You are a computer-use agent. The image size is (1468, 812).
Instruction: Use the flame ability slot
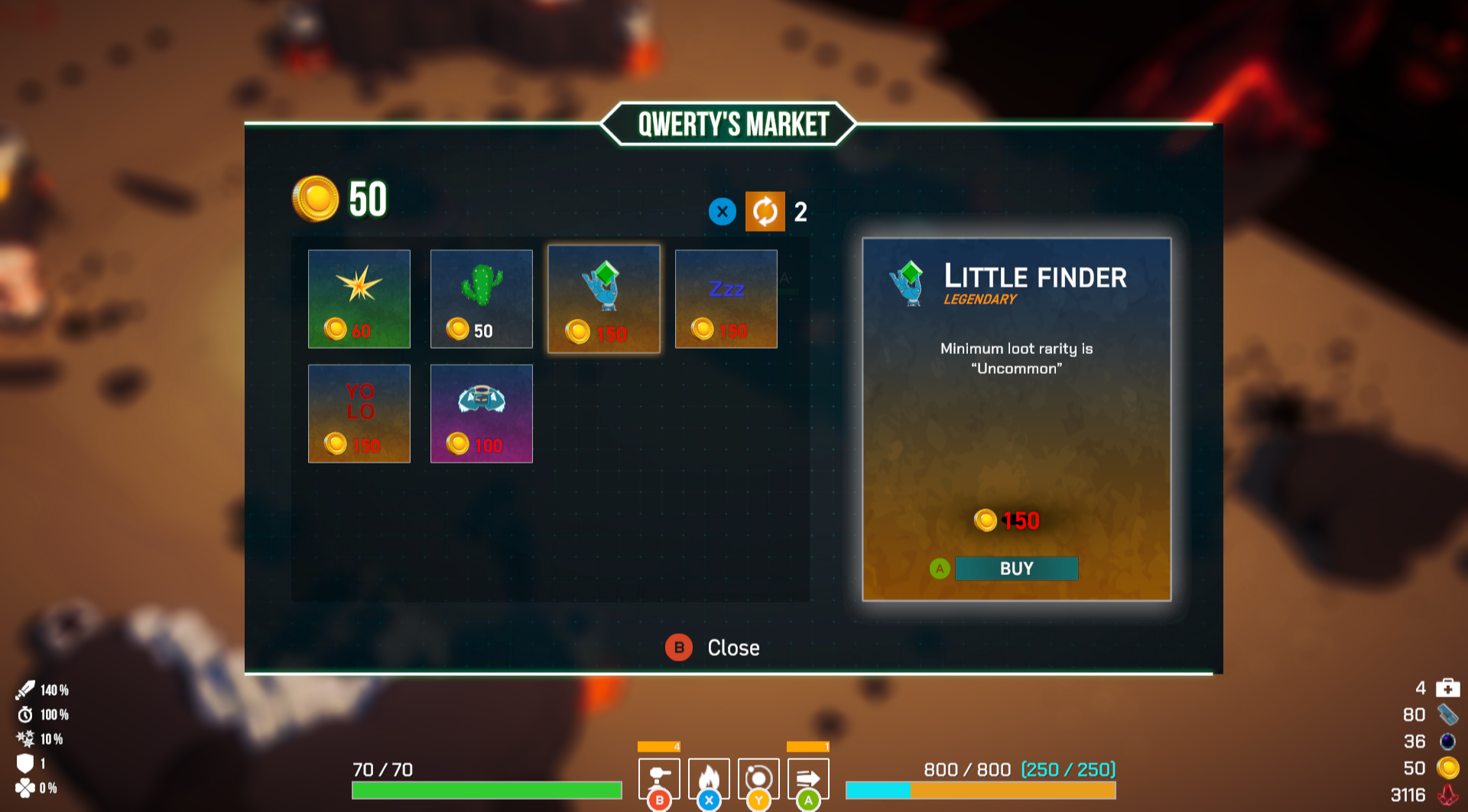(709, 778)
